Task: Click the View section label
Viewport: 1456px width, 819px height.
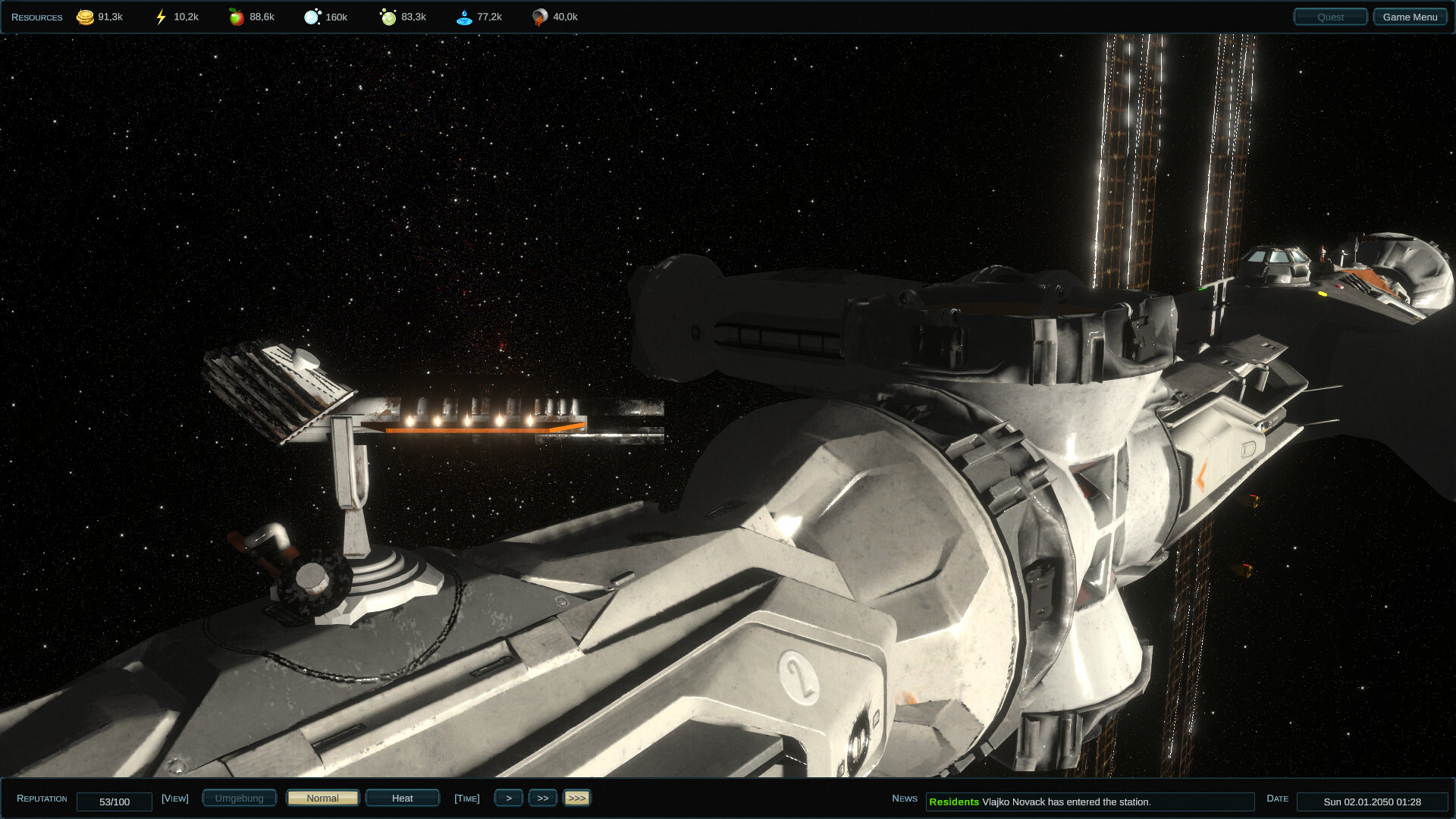Action: 175,798
